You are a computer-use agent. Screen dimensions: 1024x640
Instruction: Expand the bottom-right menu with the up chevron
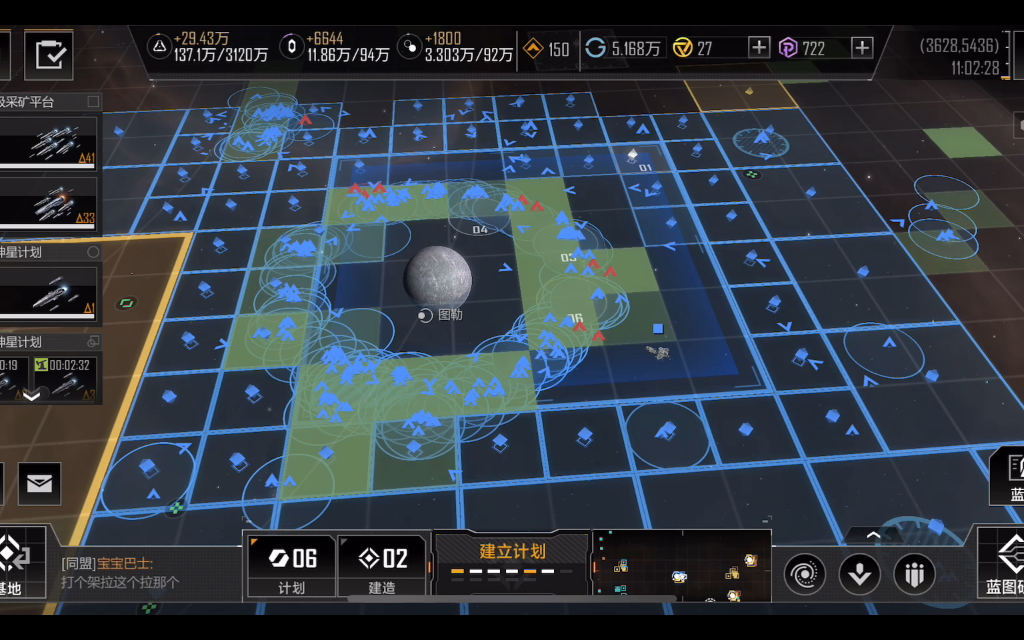873,536
